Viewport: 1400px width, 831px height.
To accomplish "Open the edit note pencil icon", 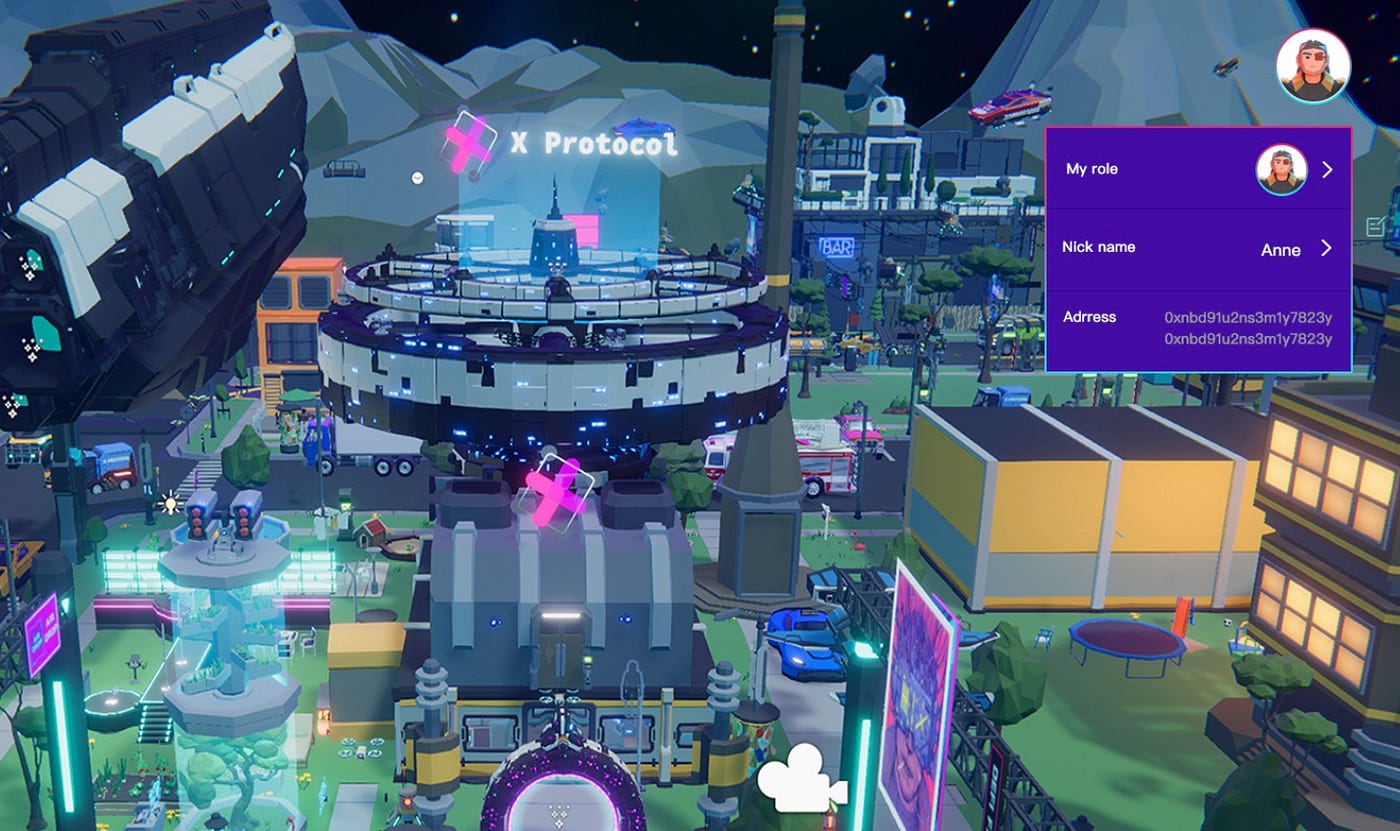I will point(1376,227).
